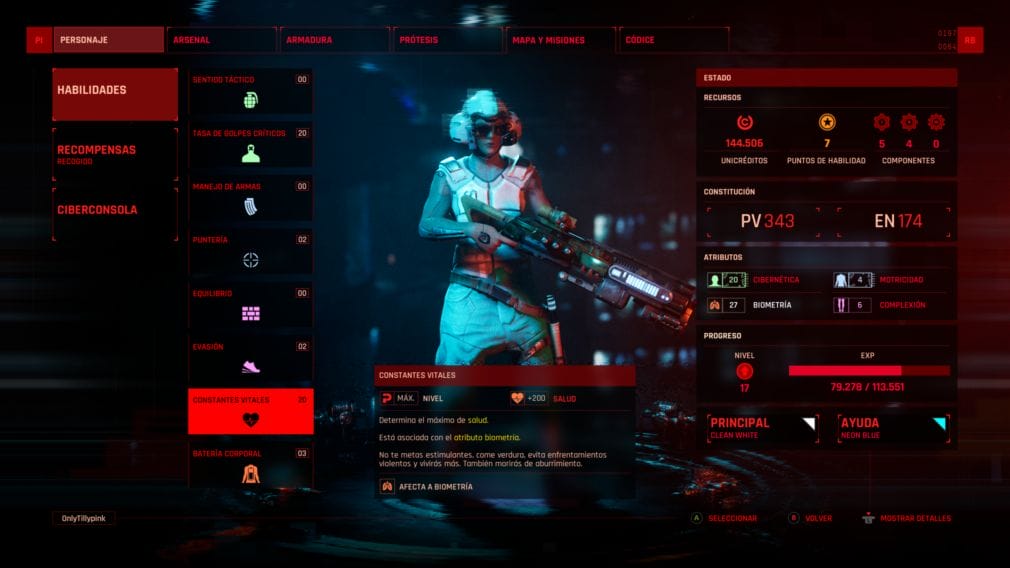Choose the Manejo de Armas skill
The image size is (1010, 568).
click(x=250, y=198)
